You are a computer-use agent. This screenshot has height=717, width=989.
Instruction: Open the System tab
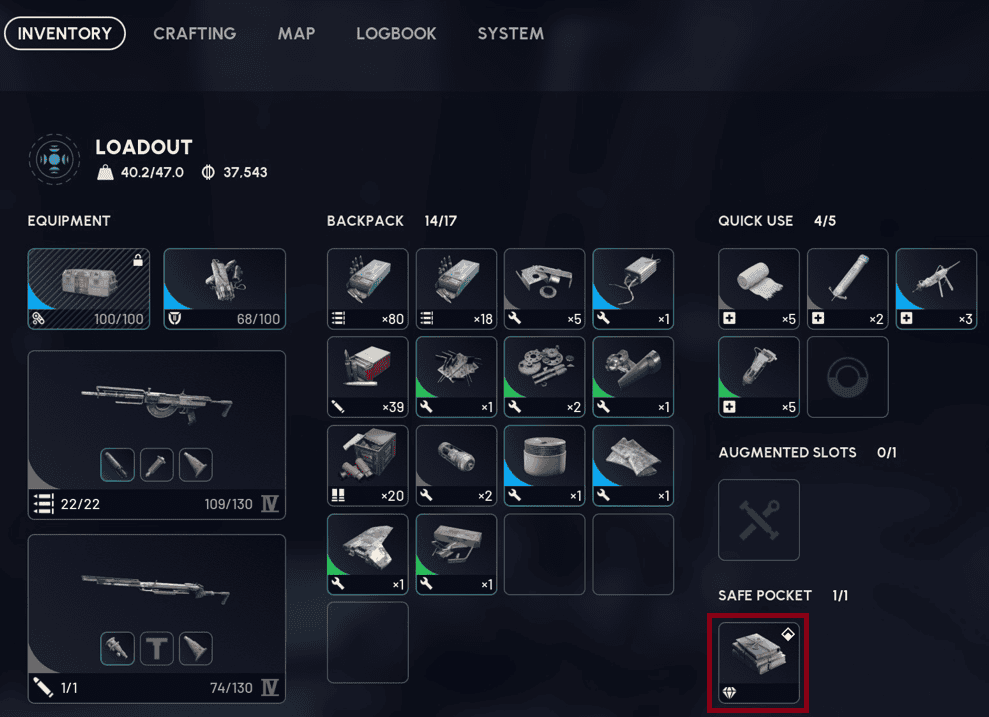[x=510, y=33]
